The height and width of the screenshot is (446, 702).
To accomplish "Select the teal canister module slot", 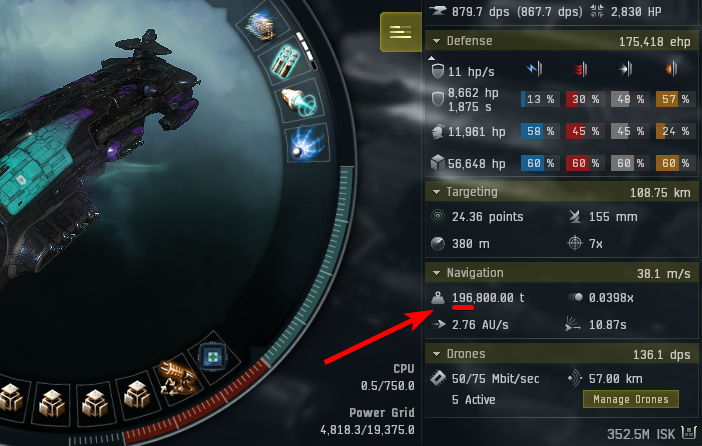I will click(x=283, y=62).
